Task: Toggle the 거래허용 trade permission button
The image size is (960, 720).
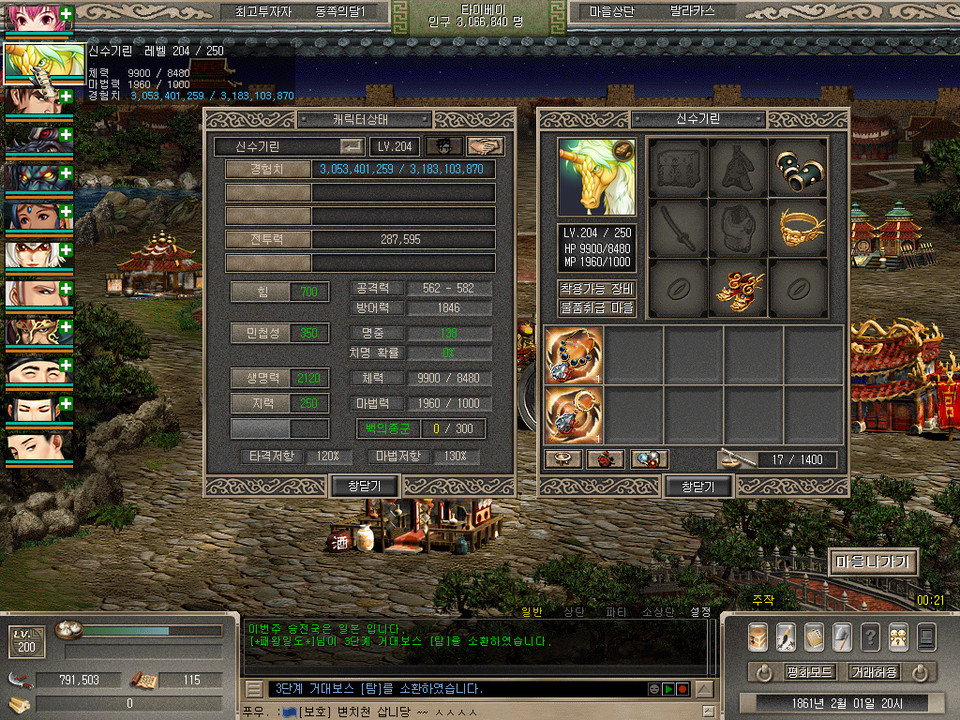Action: pyautogui.click(x=873, y=672)
